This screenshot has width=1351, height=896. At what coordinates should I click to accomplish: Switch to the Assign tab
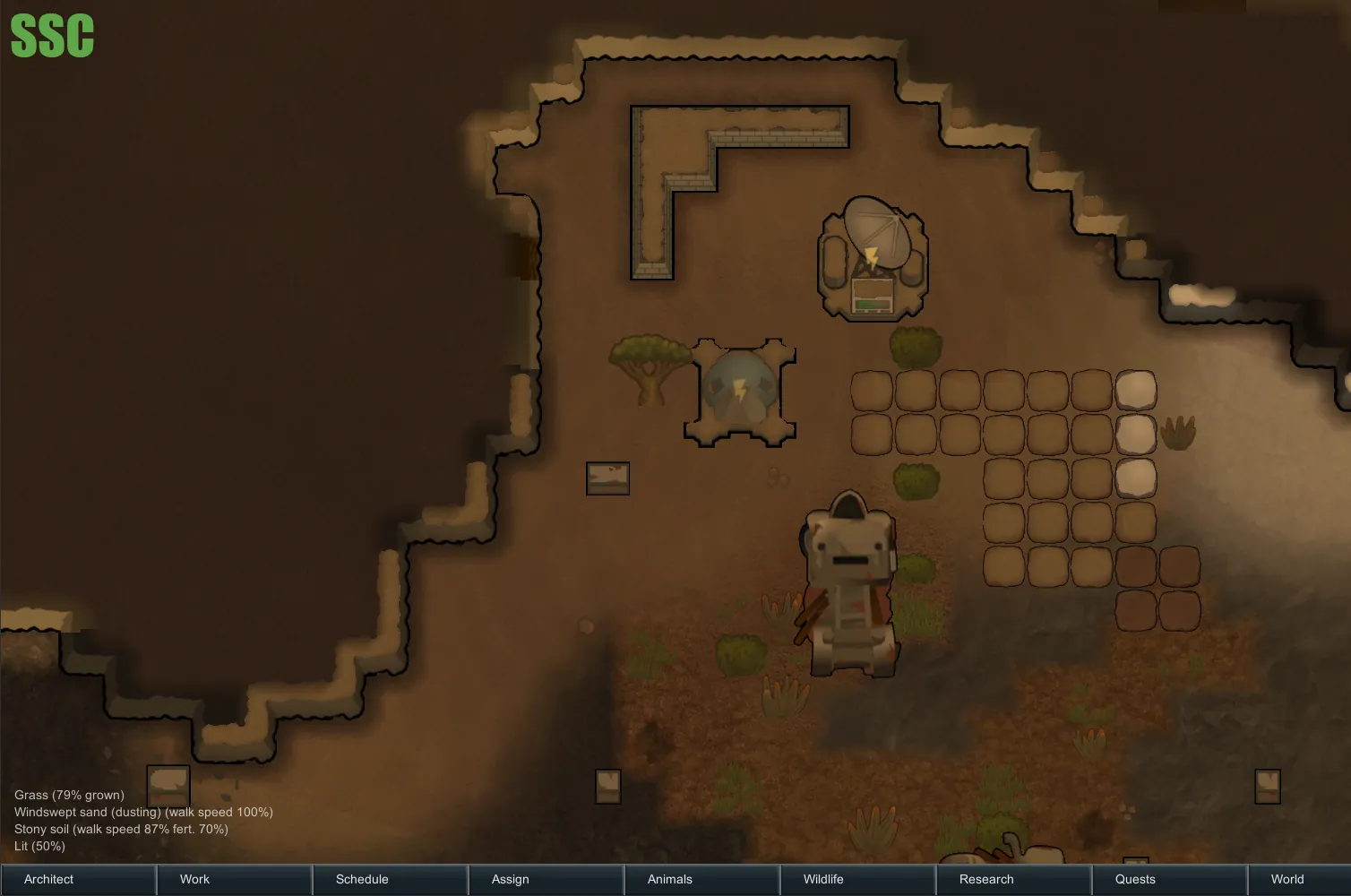(546, 880)
